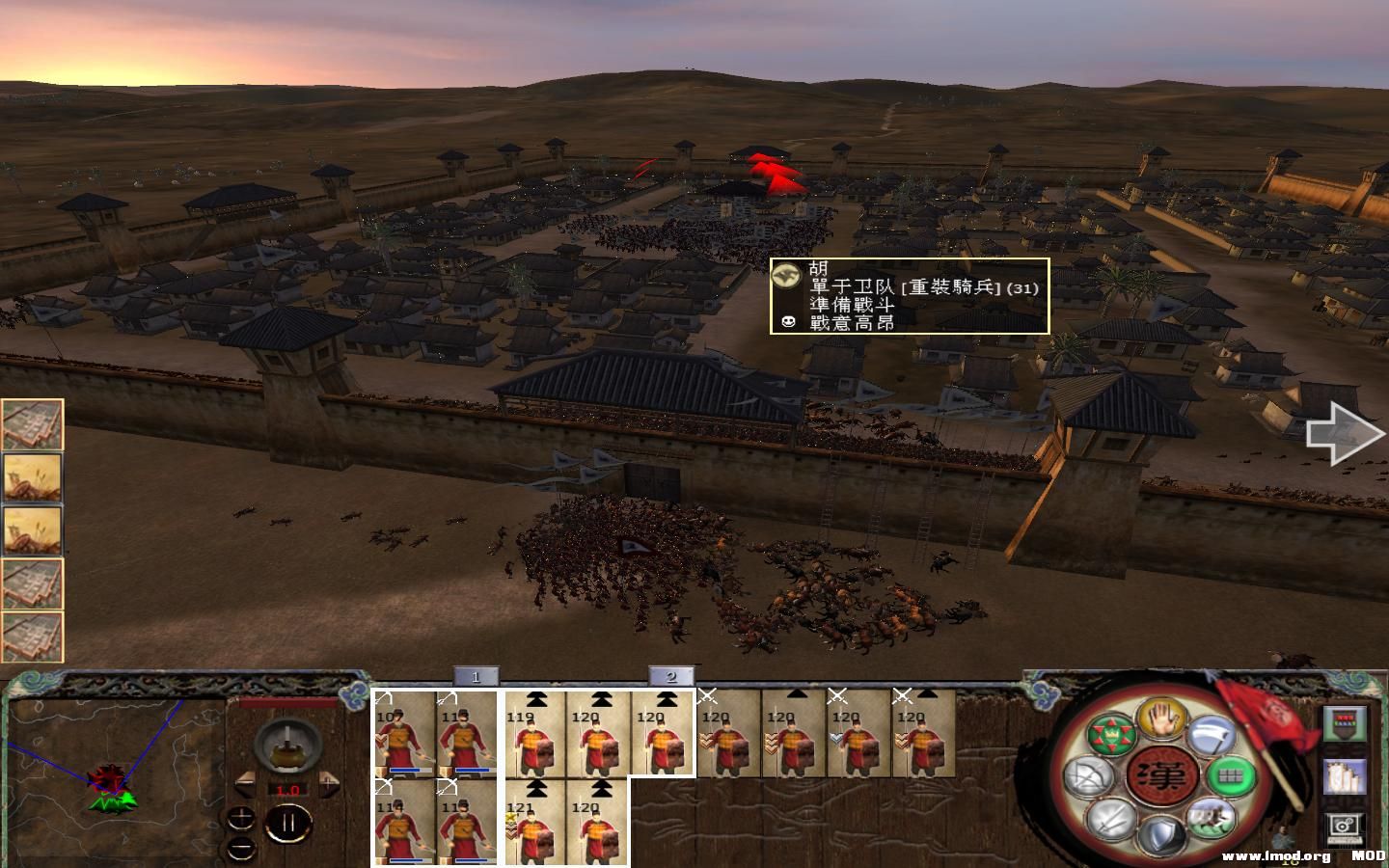Click the left arrow beside the speed dial

click(x=245, y=783)
